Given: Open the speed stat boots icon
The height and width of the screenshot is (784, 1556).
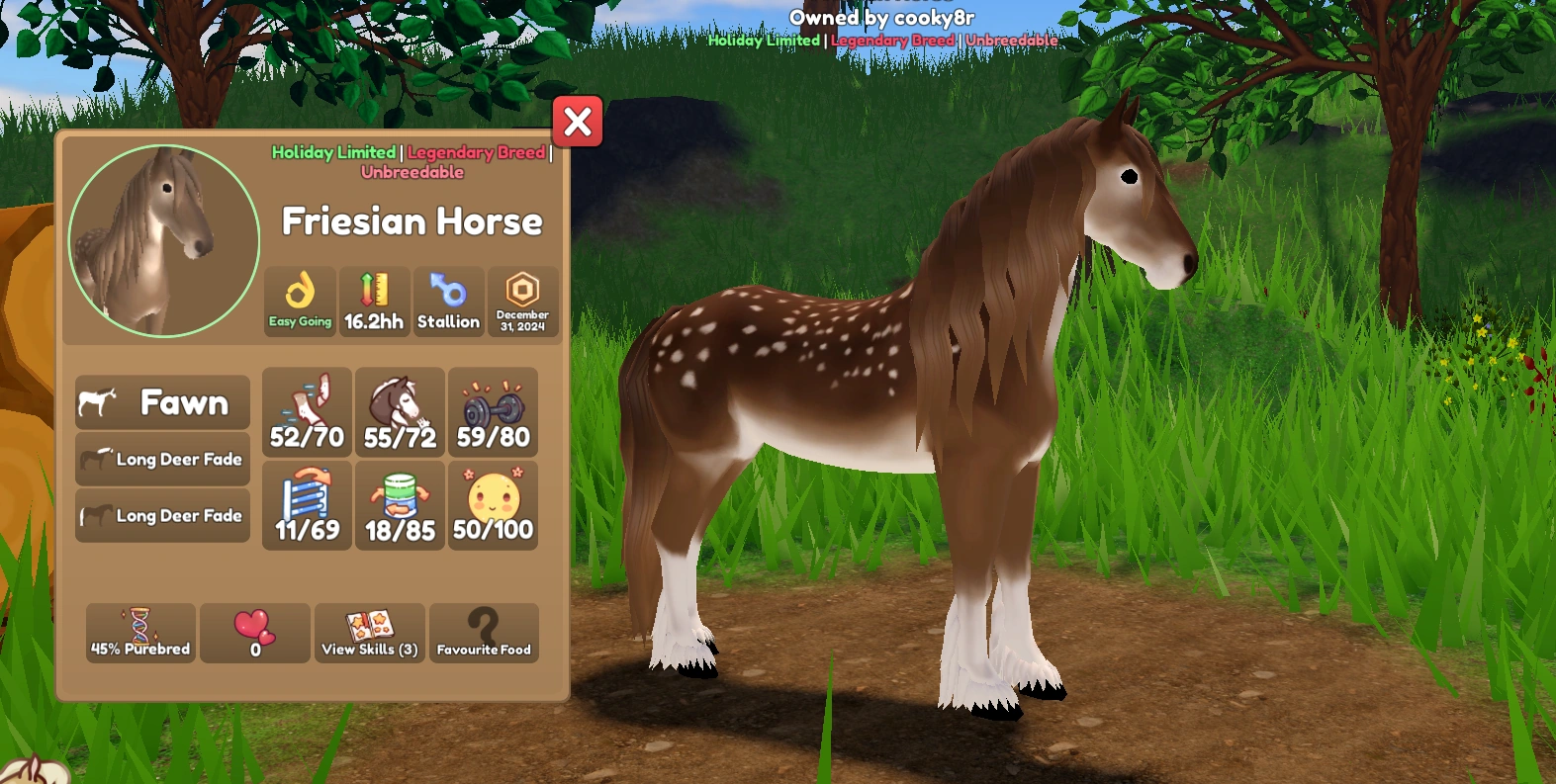Looking at the screenshot, I should coord(307,412).
